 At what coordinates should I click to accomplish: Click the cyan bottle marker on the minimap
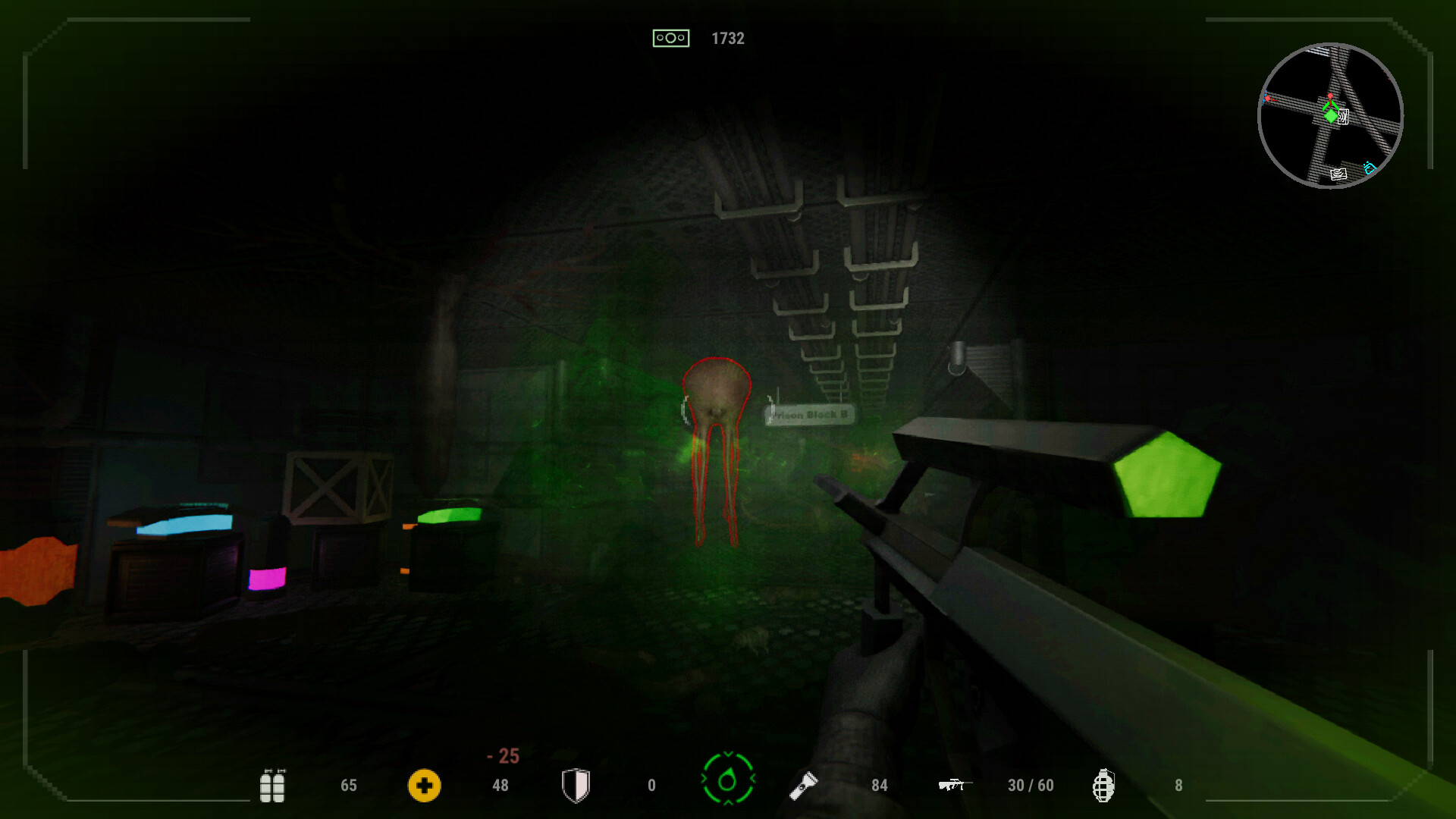[x=1370, y=168]
